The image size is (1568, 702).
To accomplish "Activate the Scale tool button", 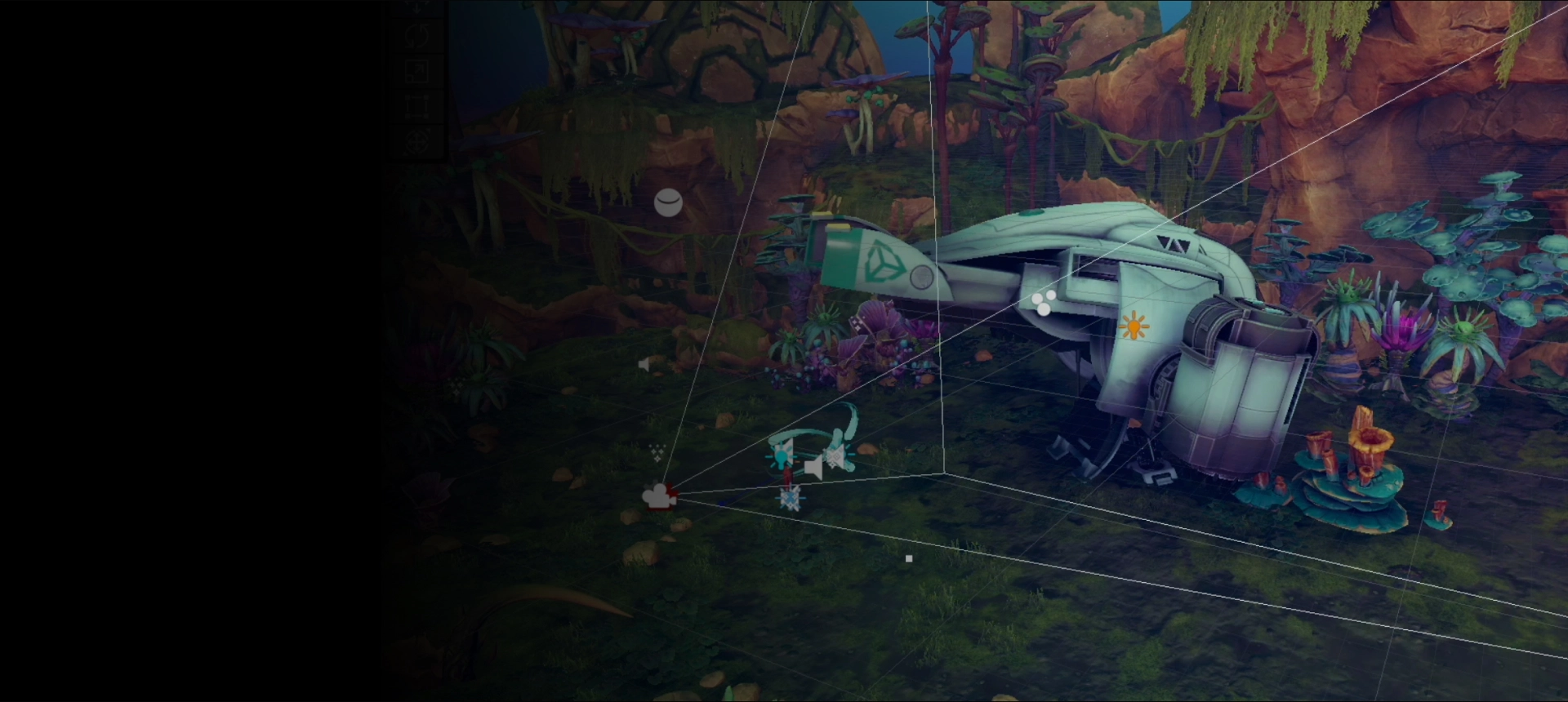I will pyautogui.click(x=417, y=72).
